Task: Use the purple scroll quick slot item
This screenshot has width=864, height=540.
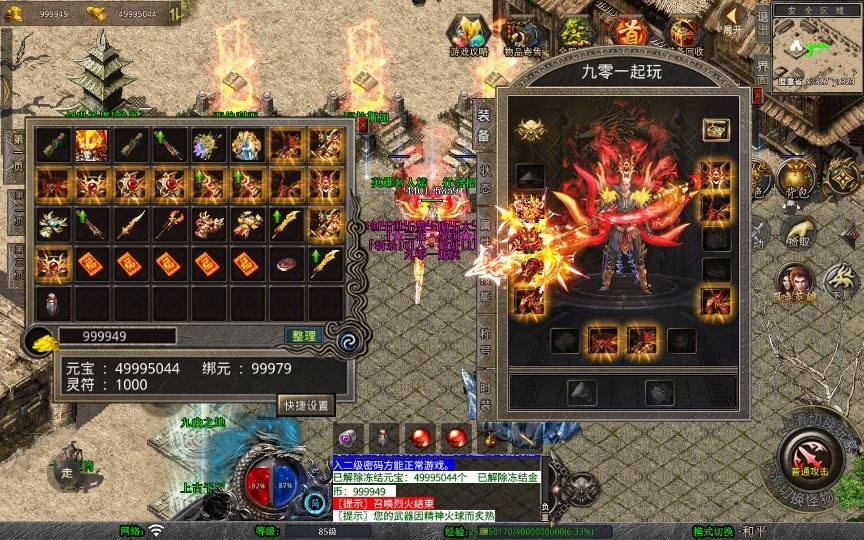Action: coord(347,437)
